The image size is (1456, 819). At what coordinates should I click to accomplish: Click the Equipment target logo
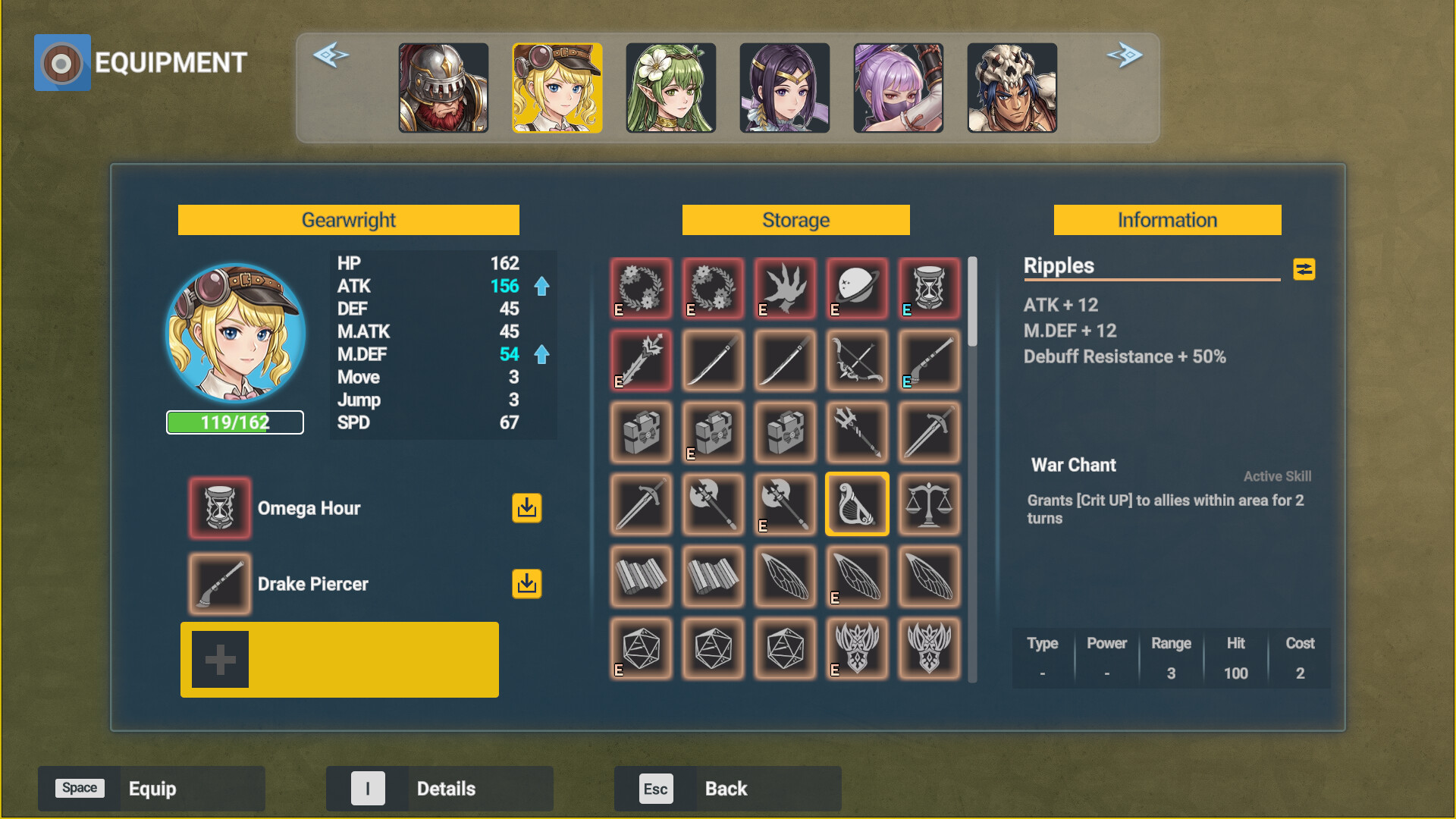pos(62,62)
